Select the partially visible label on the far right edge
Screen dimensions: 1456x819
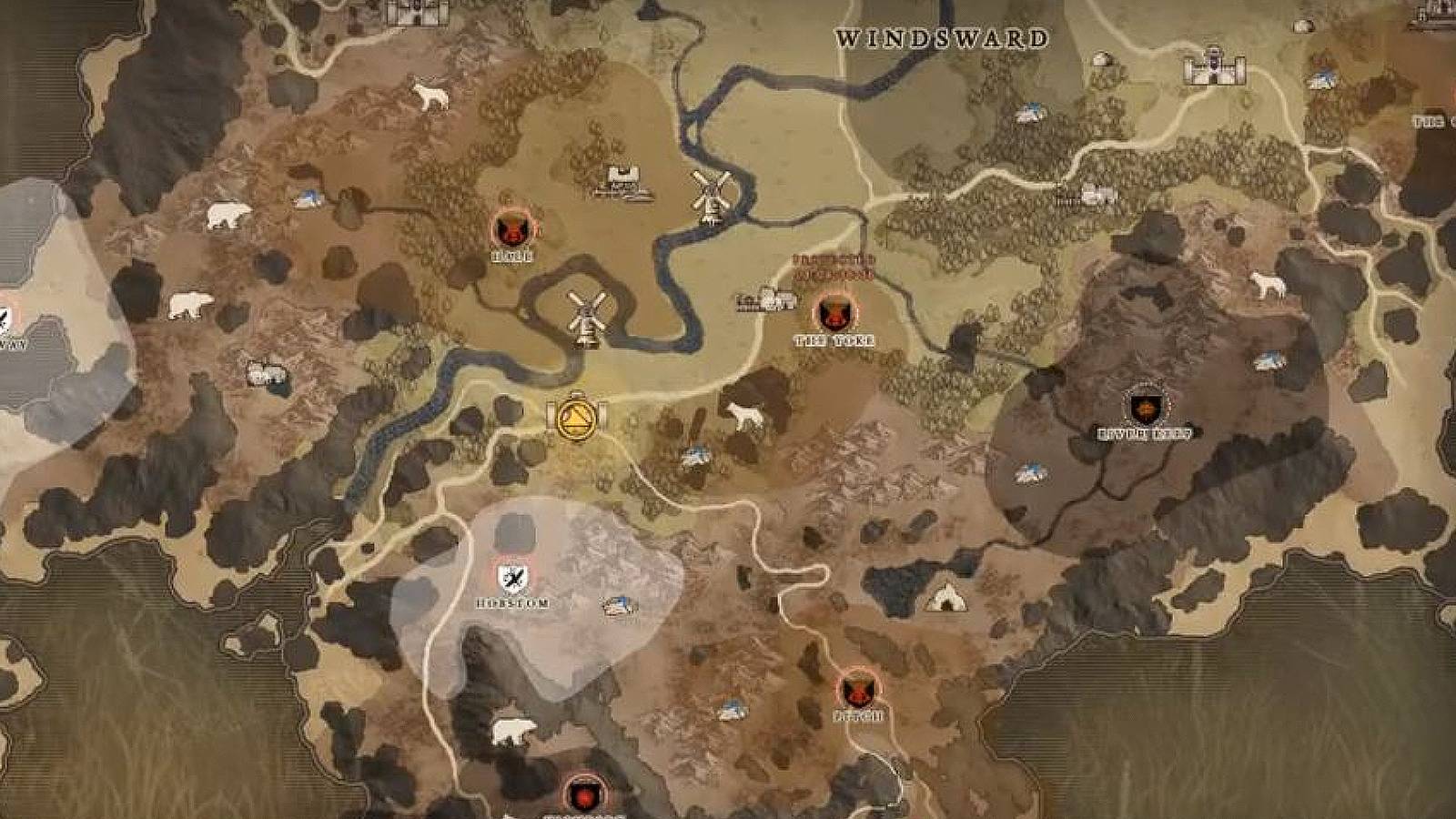[1431, 123]
